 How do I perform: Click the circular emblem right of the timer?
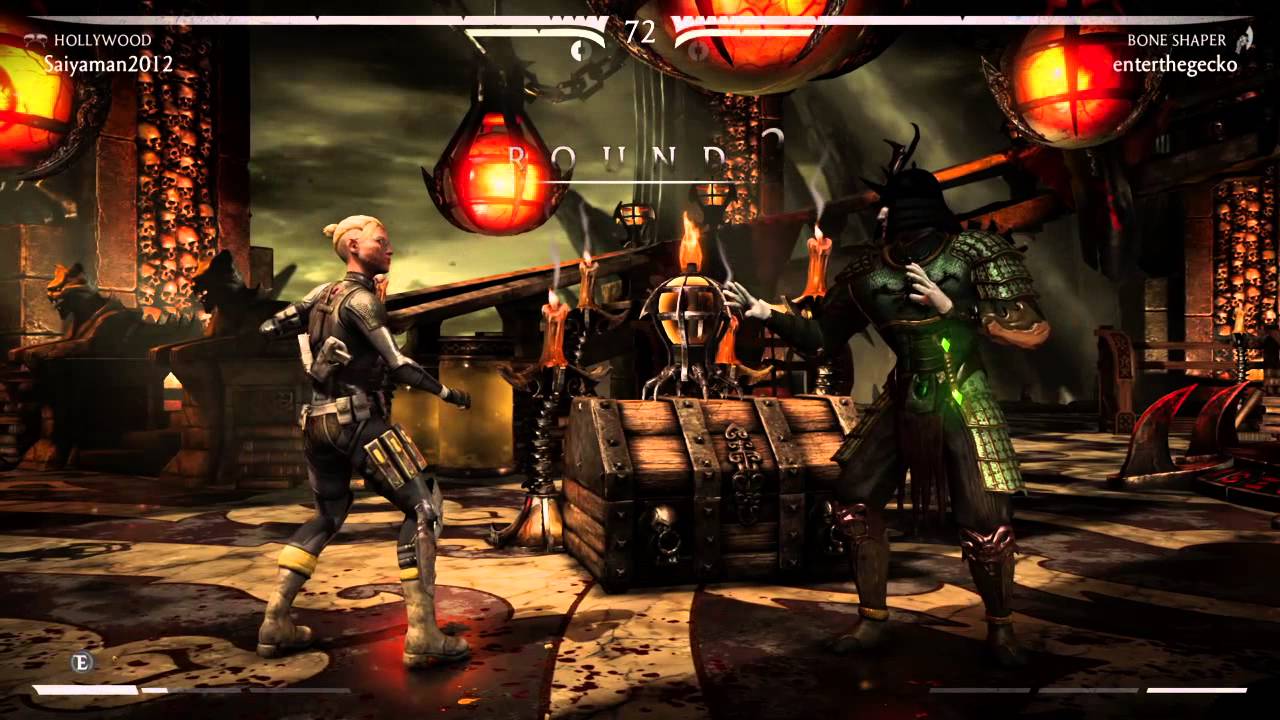[697, 50]
